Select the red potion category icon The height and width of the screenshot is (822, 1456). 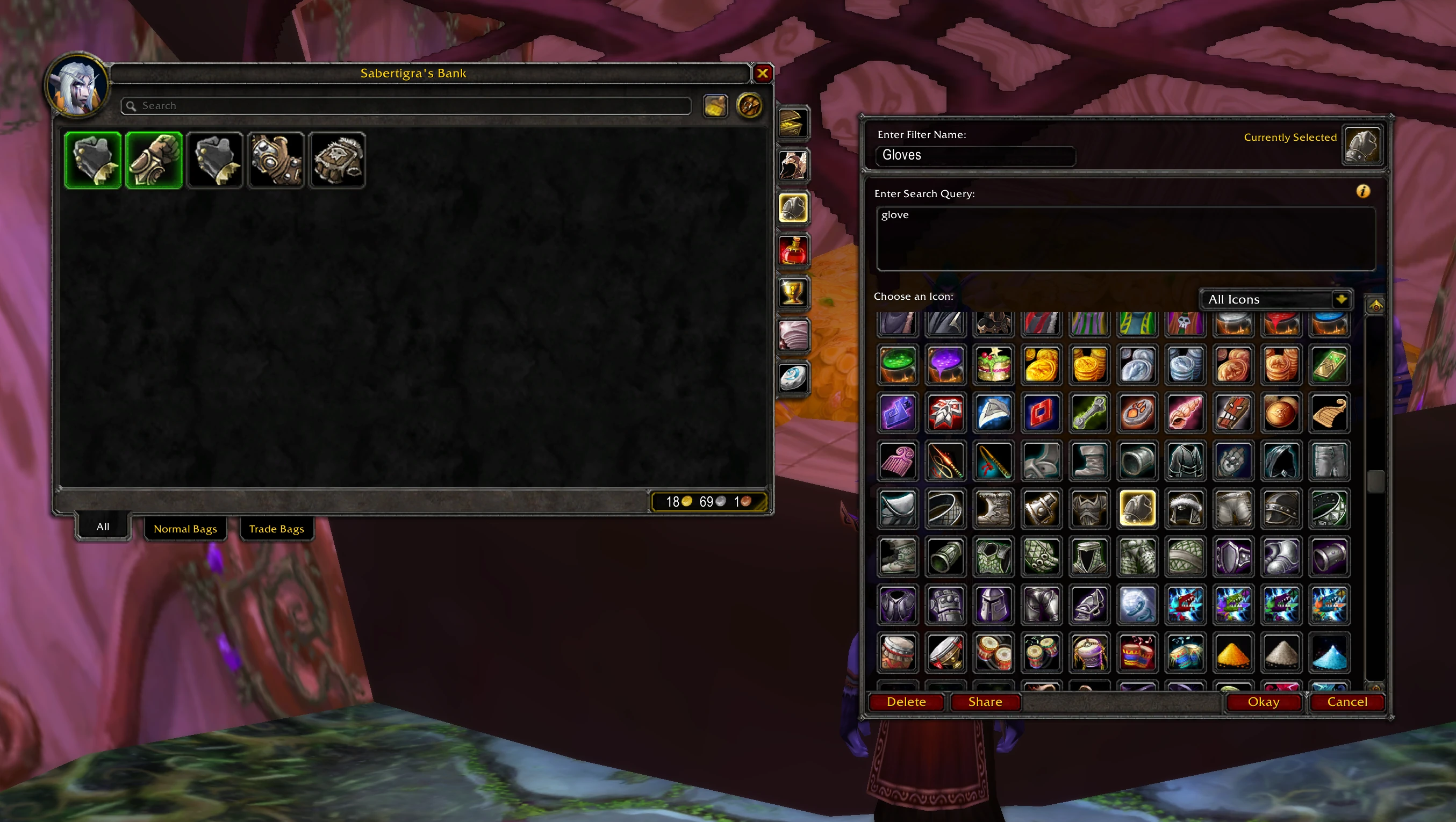(793, 250)
